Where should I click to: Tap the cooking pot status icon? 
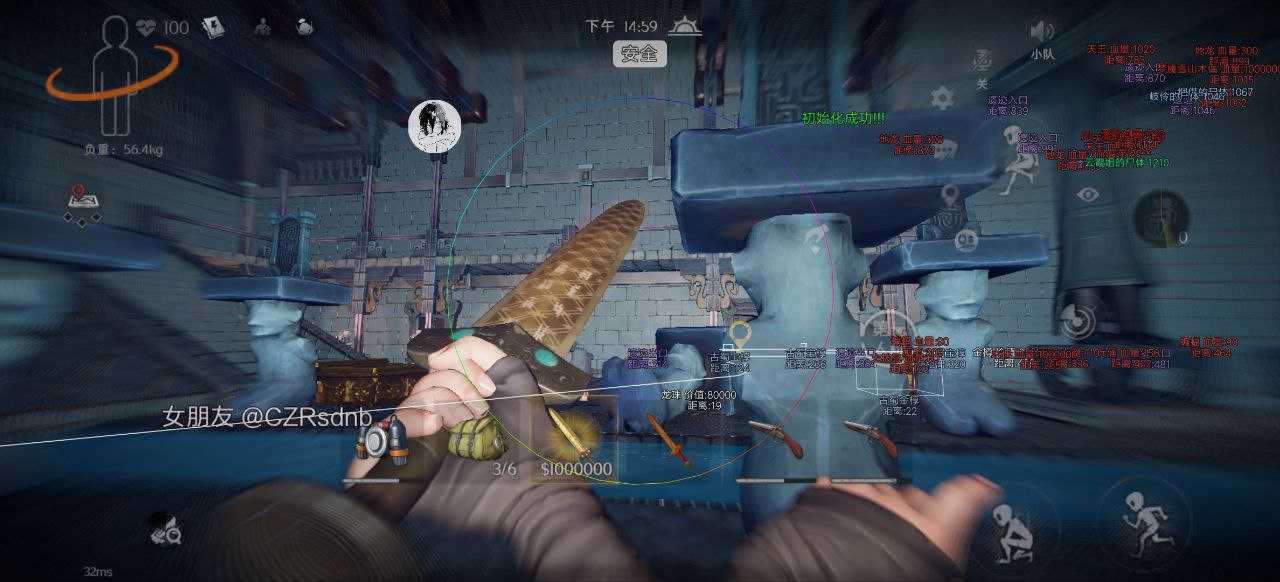click(305, 27)
